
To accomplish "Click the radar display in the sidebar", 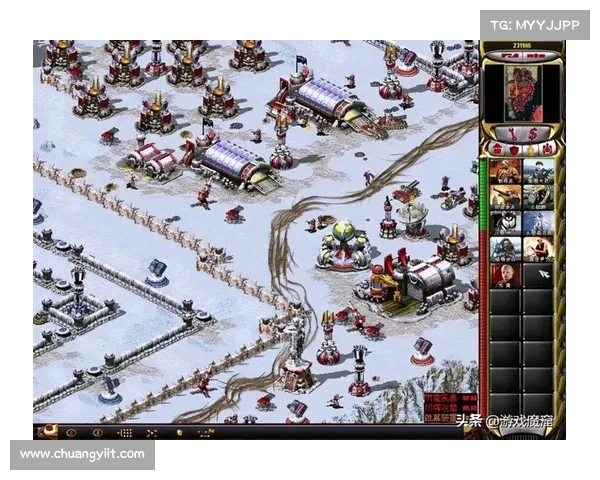I will [522, 94].
